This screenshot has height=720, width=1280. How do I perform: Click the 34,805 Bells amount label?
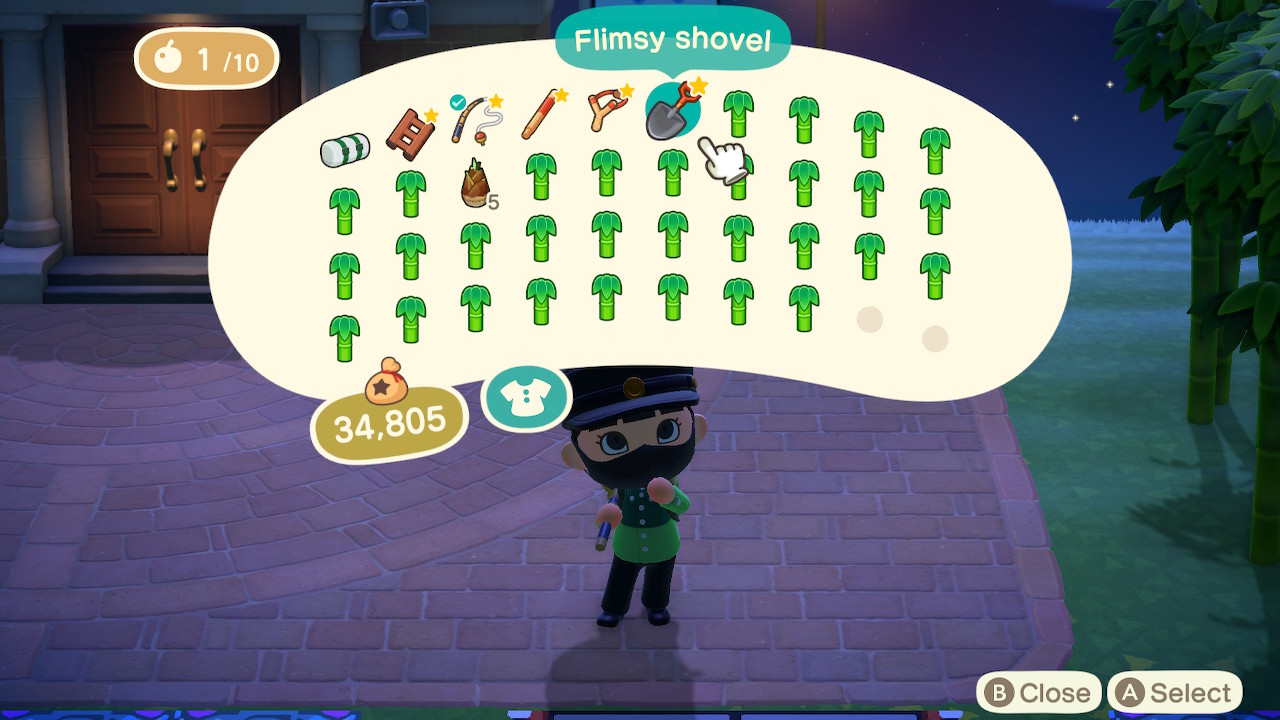coord(390,424)
